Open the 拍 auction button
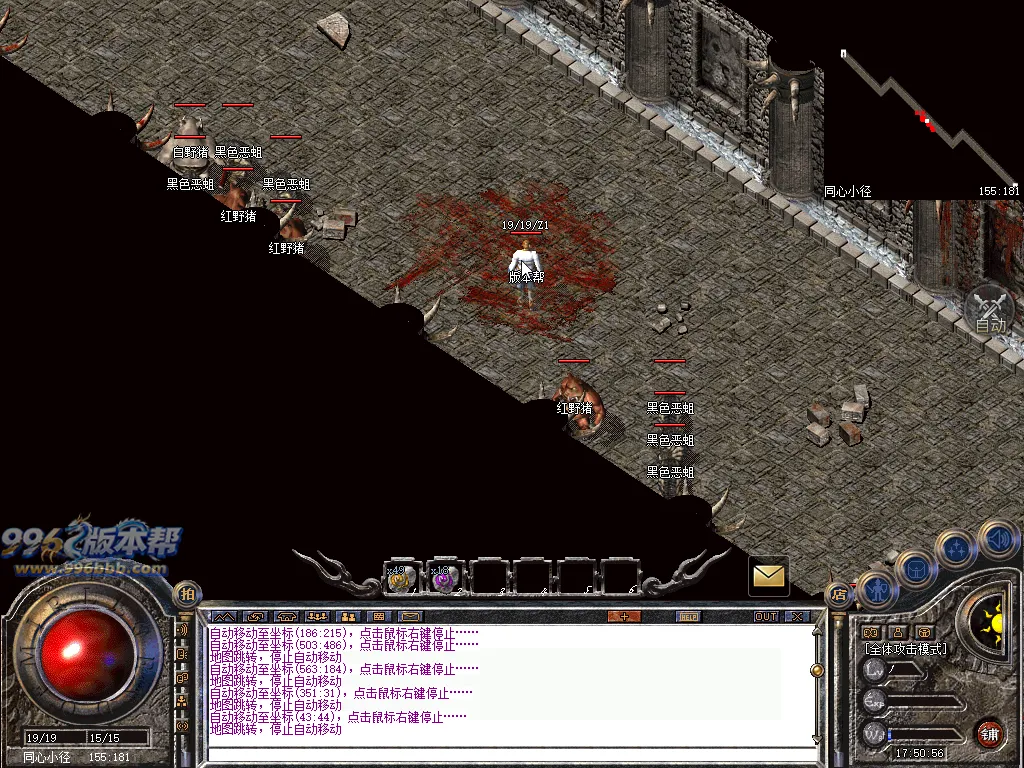Image resolution: width=1024 pixels, height=768 pixels. click(x=187, y=594)
